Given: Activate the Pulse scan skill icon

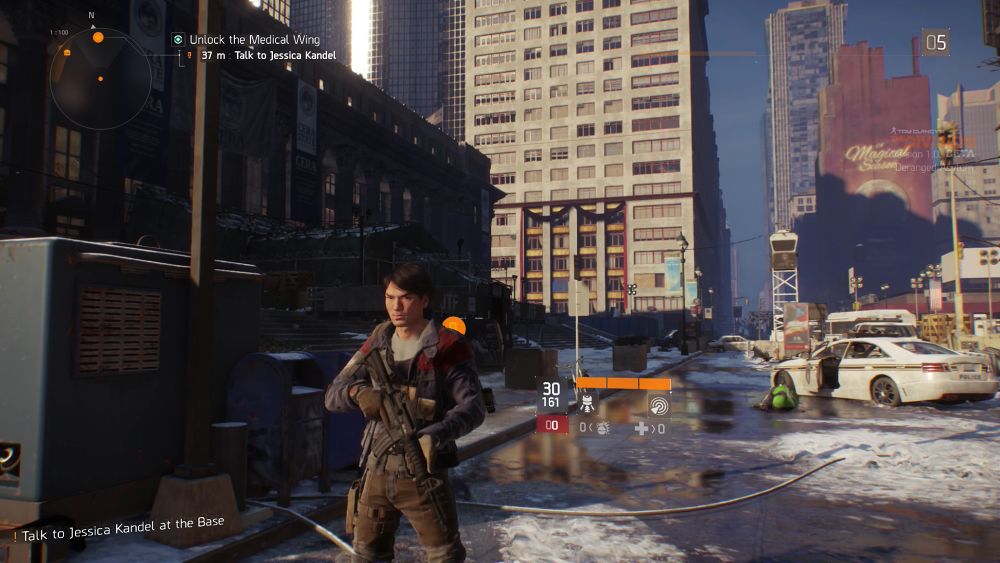Looking at the screenshot, I should [x=659, y=404].
